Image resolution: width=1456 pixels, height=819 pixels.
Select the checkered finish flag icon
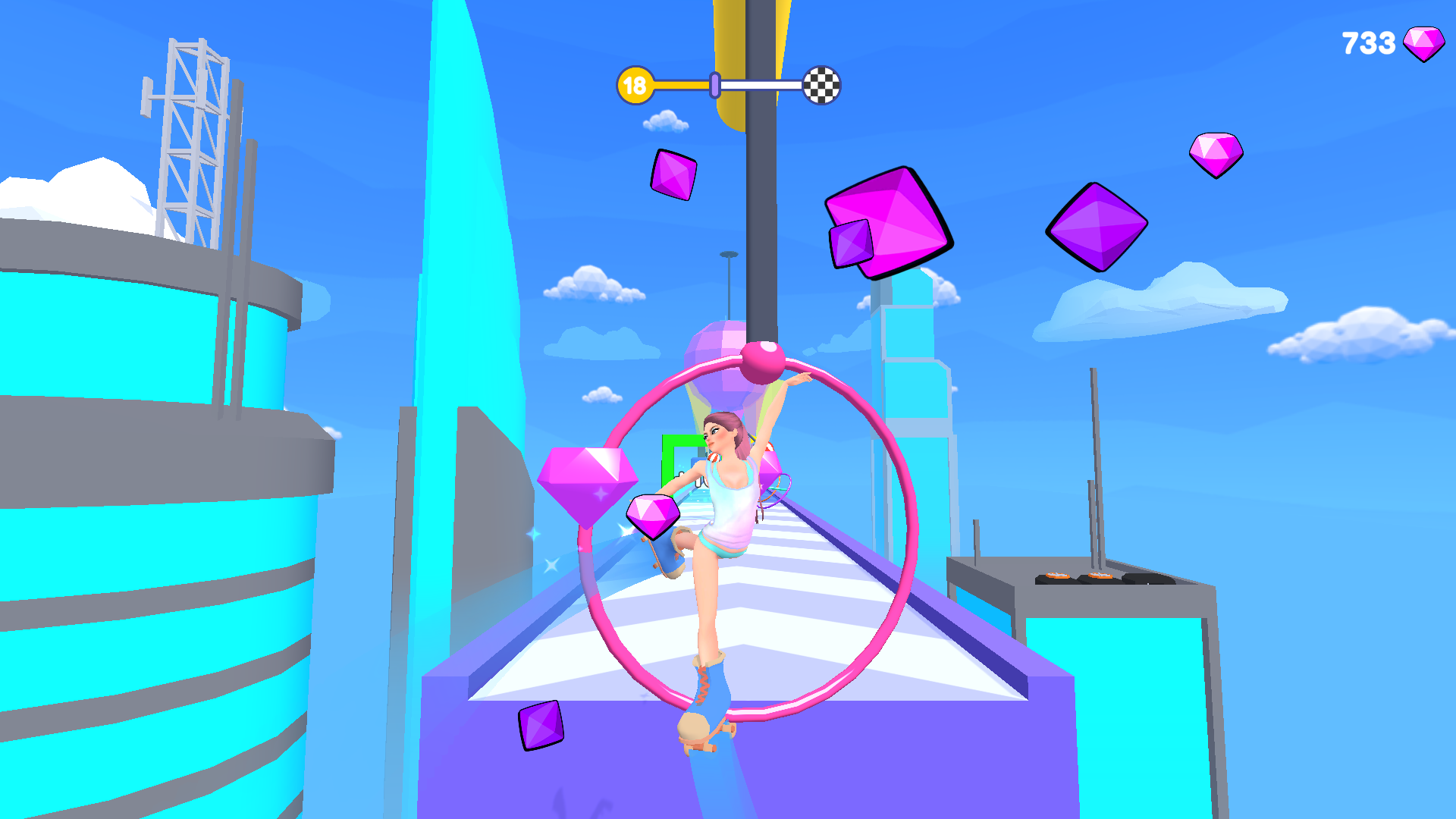point(821,86)
